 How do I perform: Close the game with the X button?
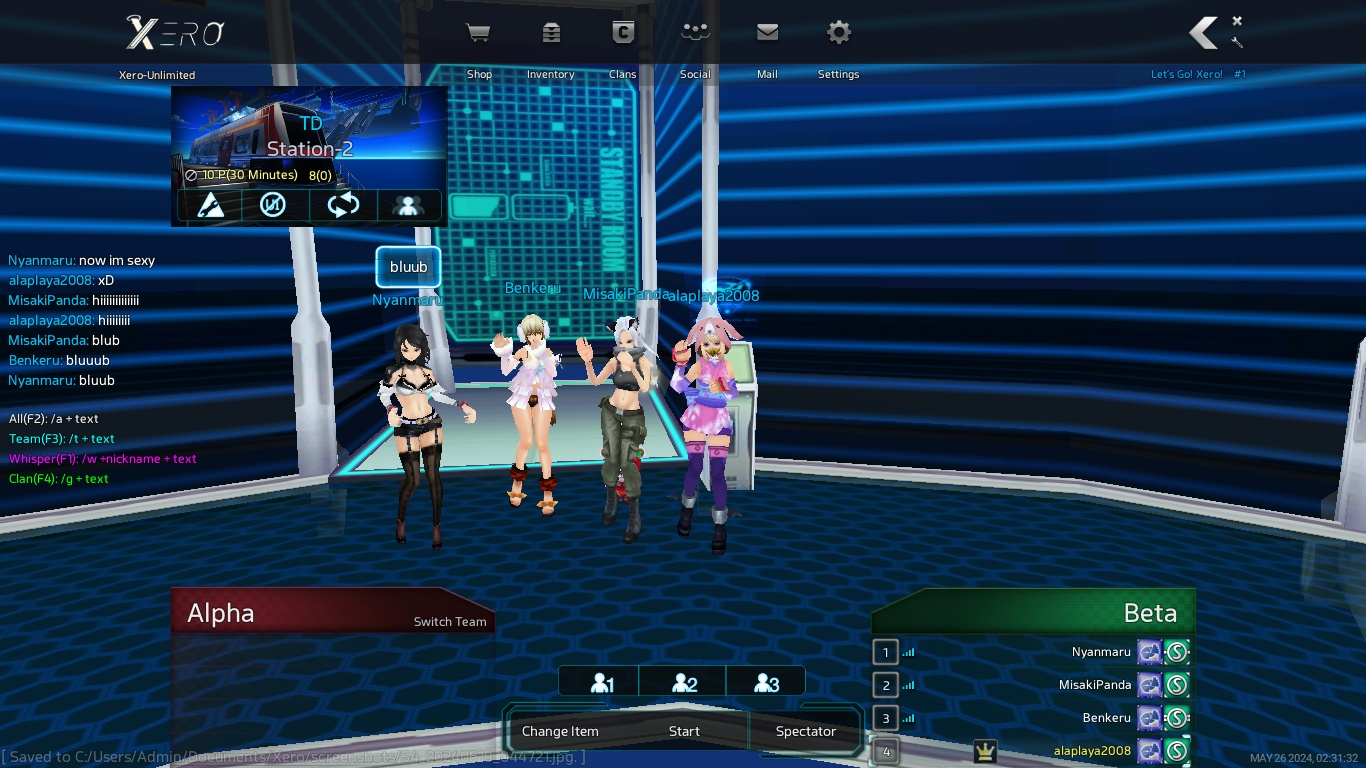(1237, 21)
